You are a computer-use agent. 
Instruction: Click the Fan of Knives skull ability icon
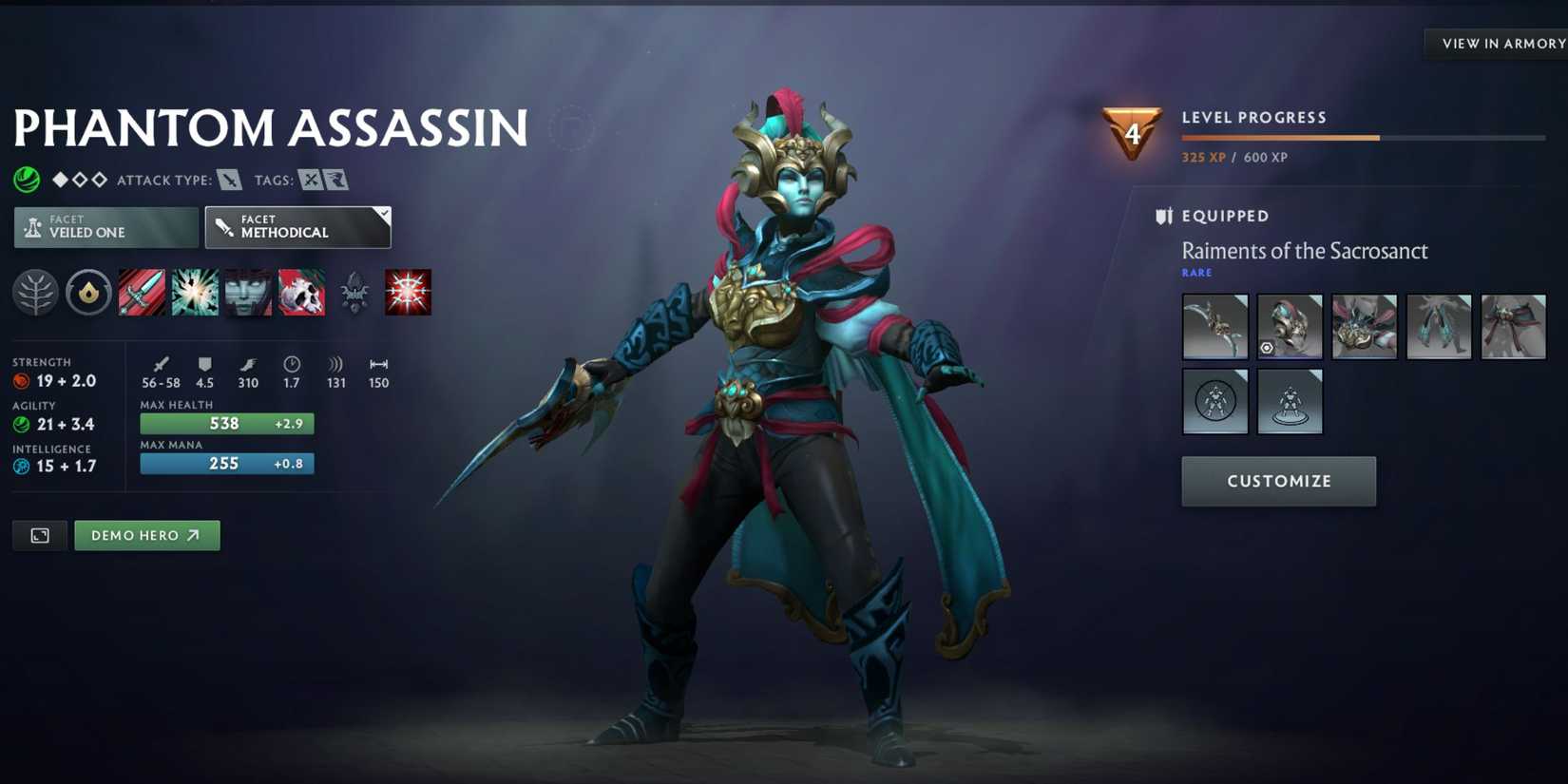click(301, 292)
